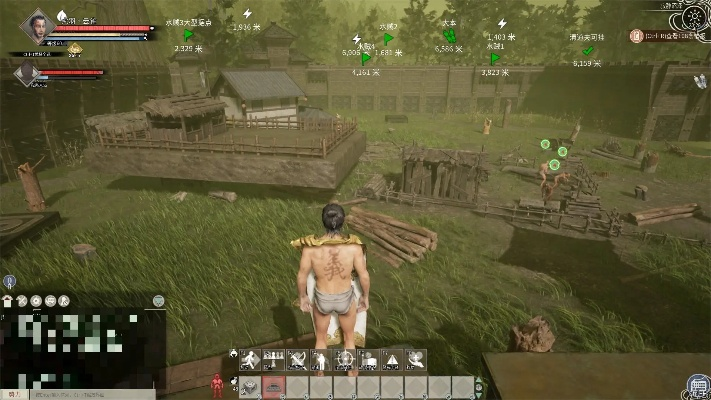Click the player portrait avatar
This screenshot has height=400, width=711.
click(x=35, y=26)
